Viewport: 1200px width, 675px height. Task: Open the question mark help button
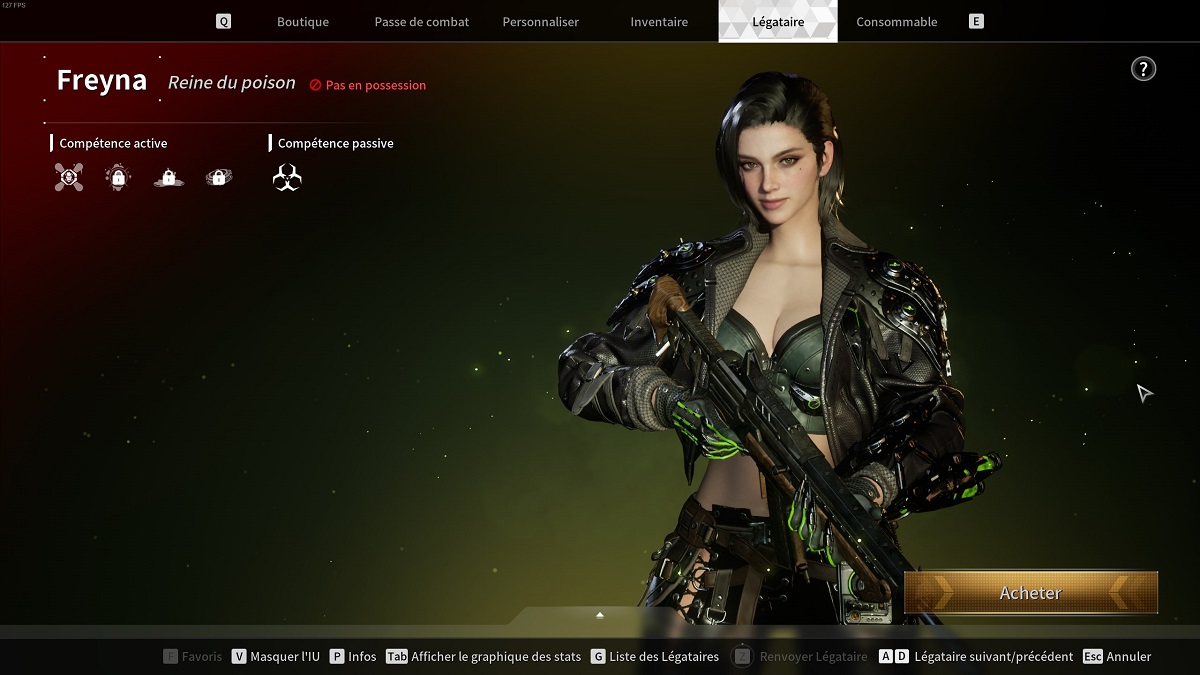pyautogui.click(x=1143, y=69)
